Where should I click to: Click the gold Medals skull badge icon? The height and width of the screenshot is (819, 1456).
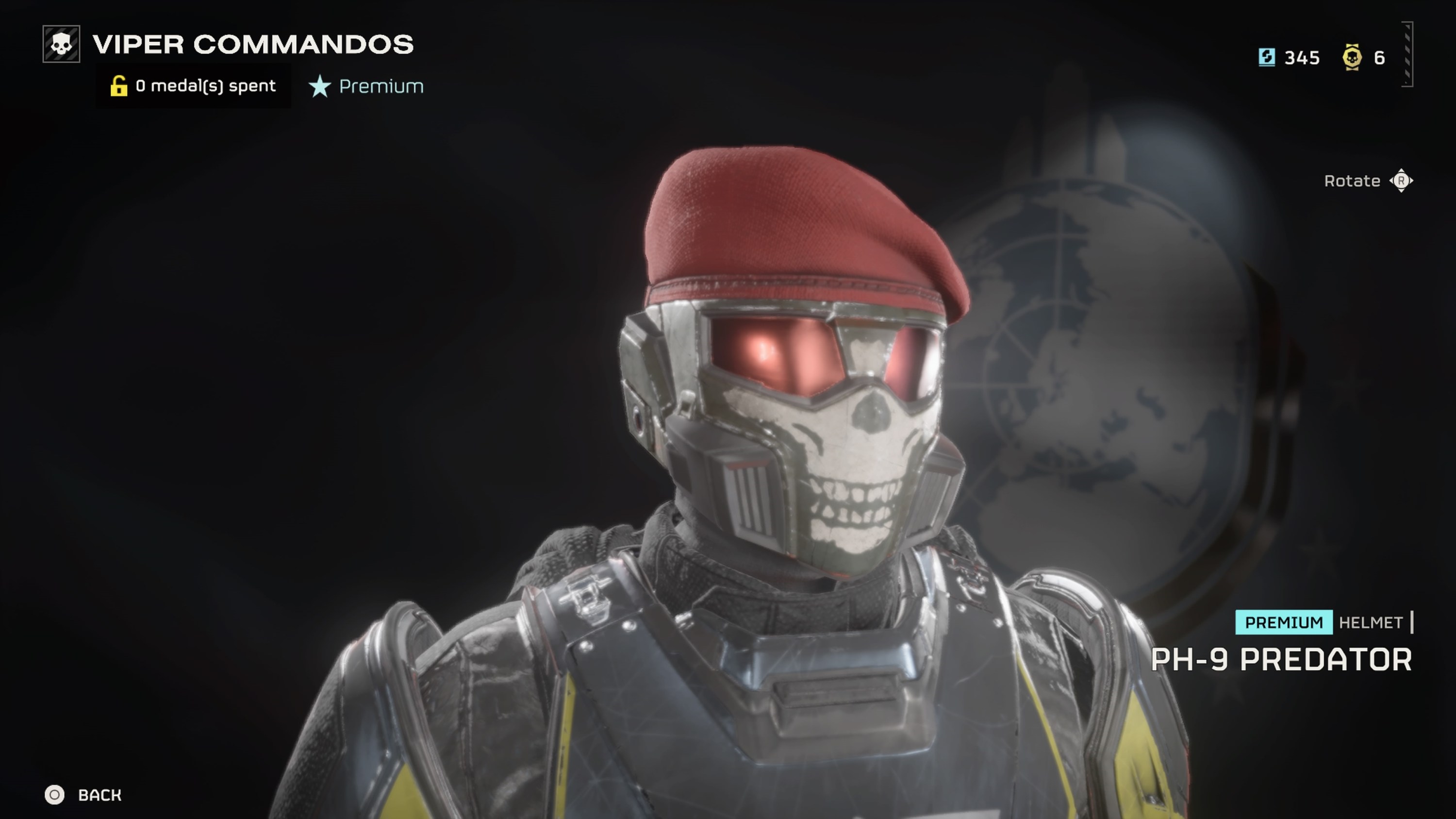point(1352,57)
